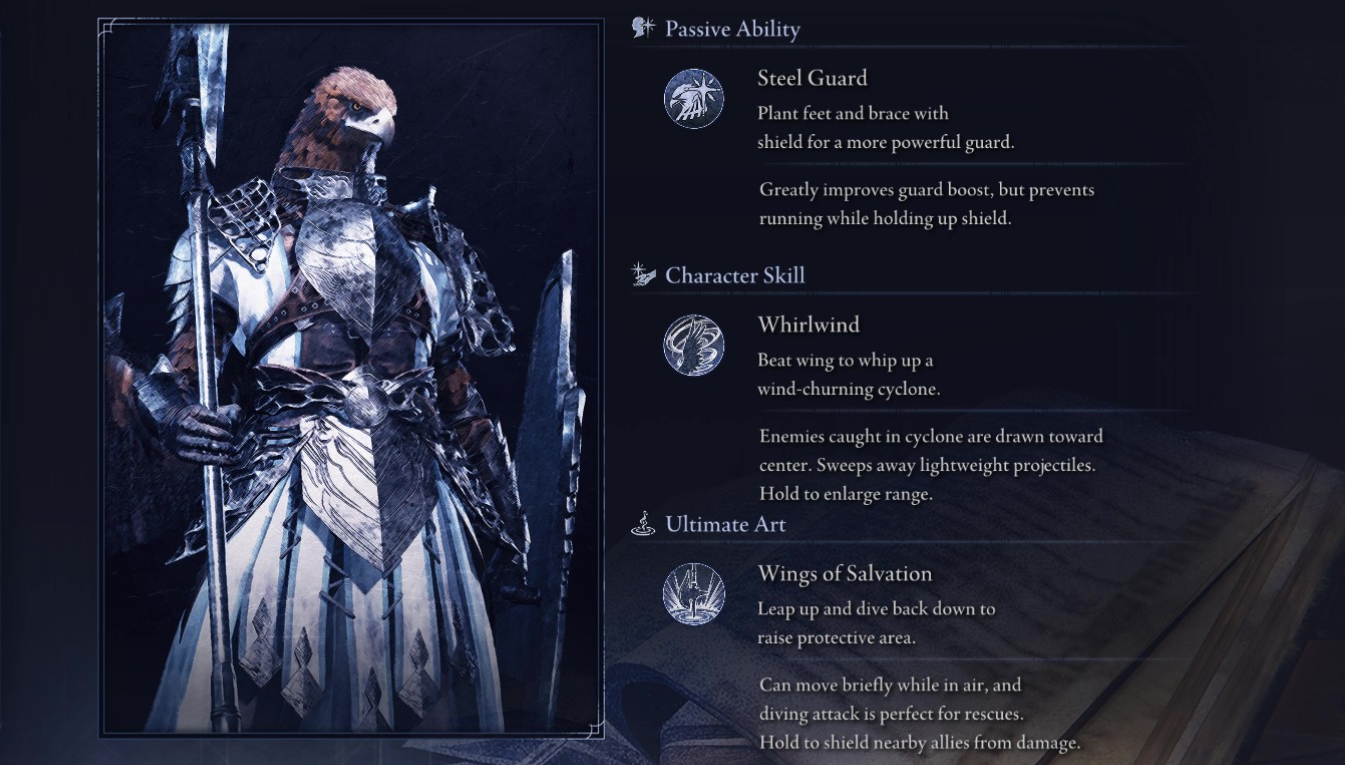Select the Wings of Salvation icon

click(x=694, y=593)
